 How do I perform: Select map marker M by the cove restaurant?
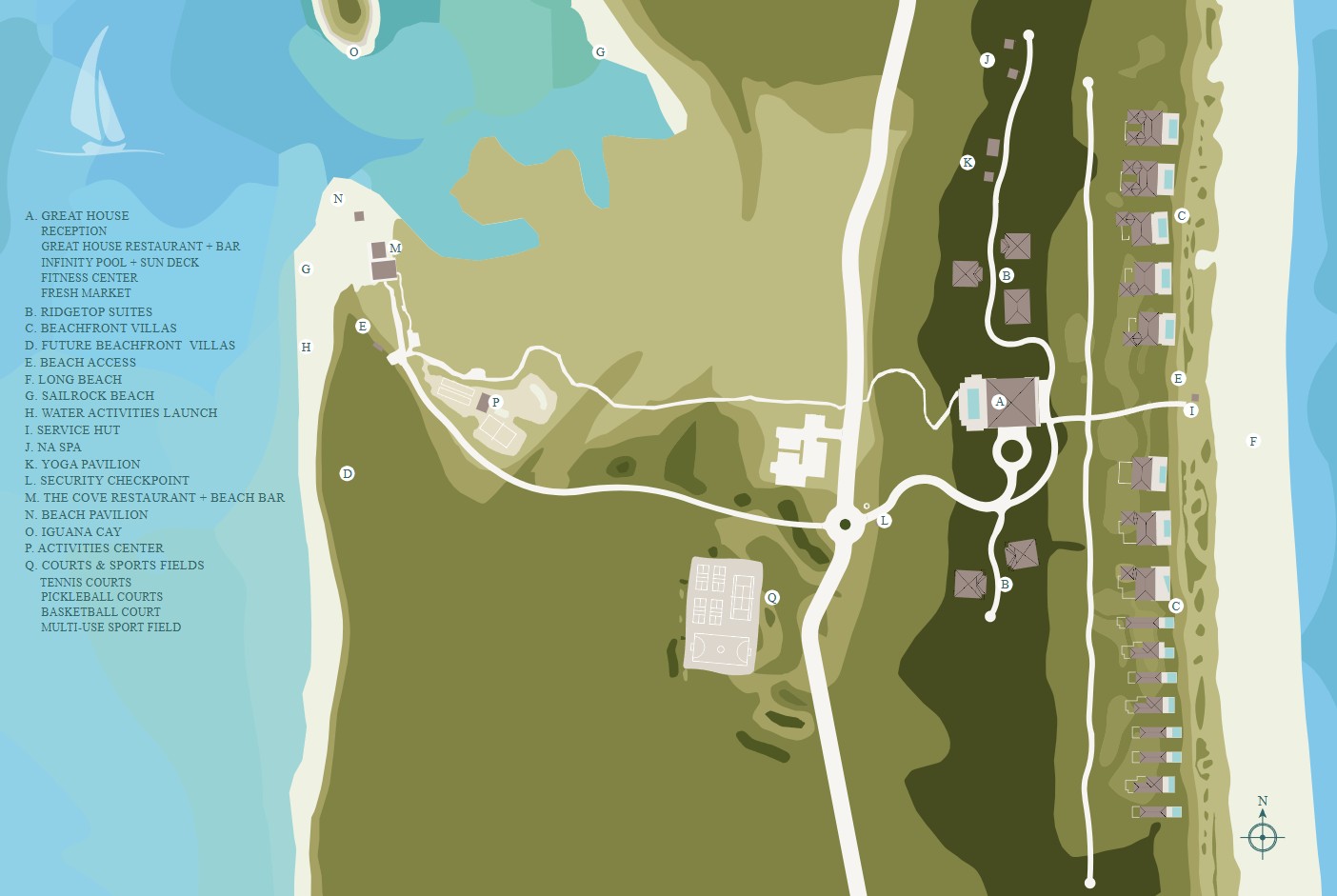click(395, 249)
